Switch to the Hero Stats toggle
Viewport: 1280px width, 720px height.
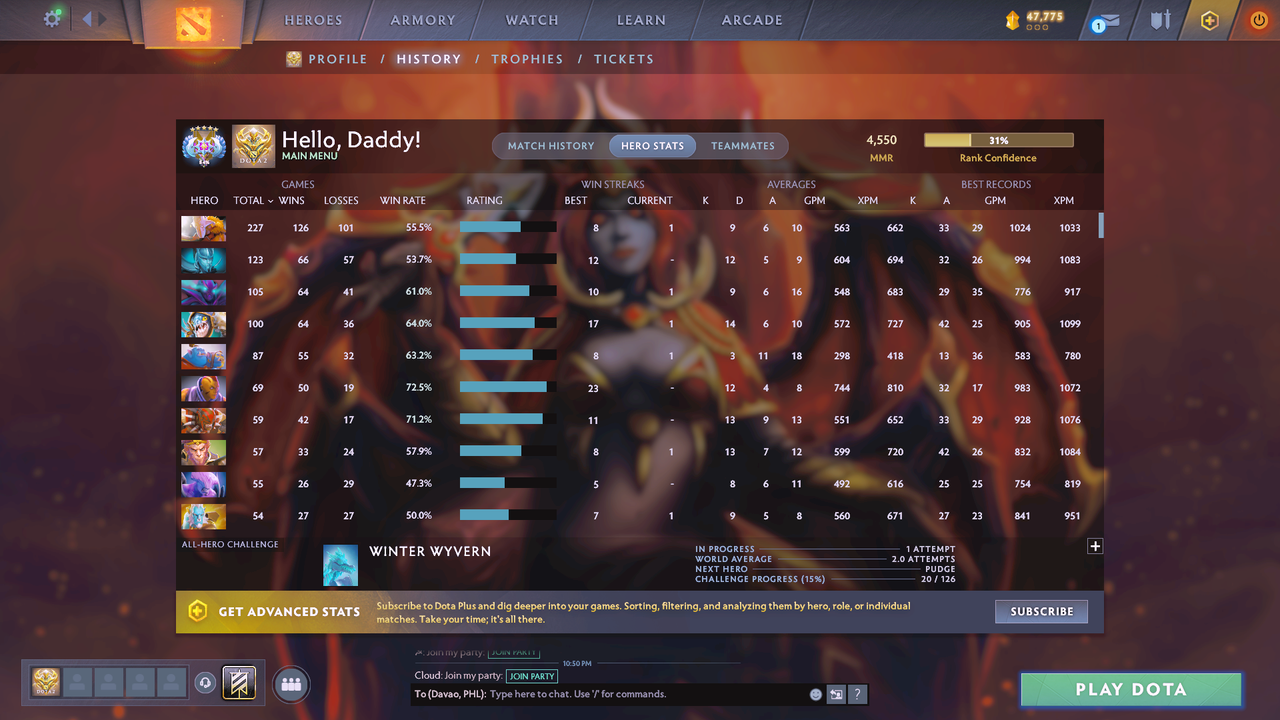point(652,145)
